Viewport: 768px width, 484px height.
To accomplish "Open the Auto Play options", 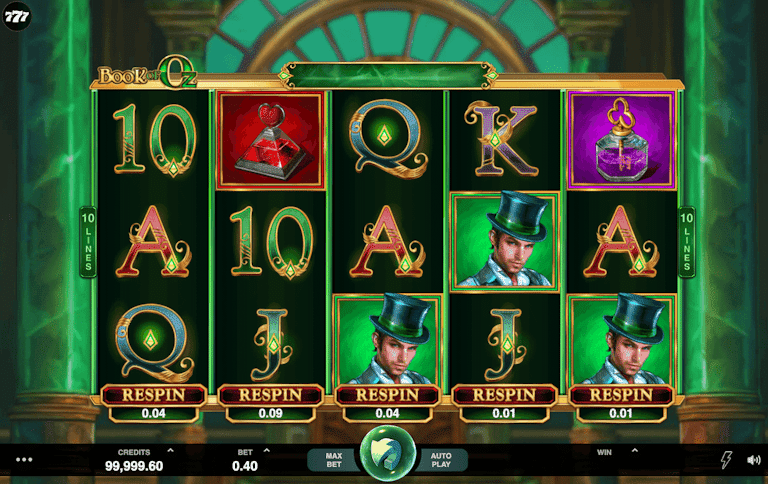I will 441,460.
